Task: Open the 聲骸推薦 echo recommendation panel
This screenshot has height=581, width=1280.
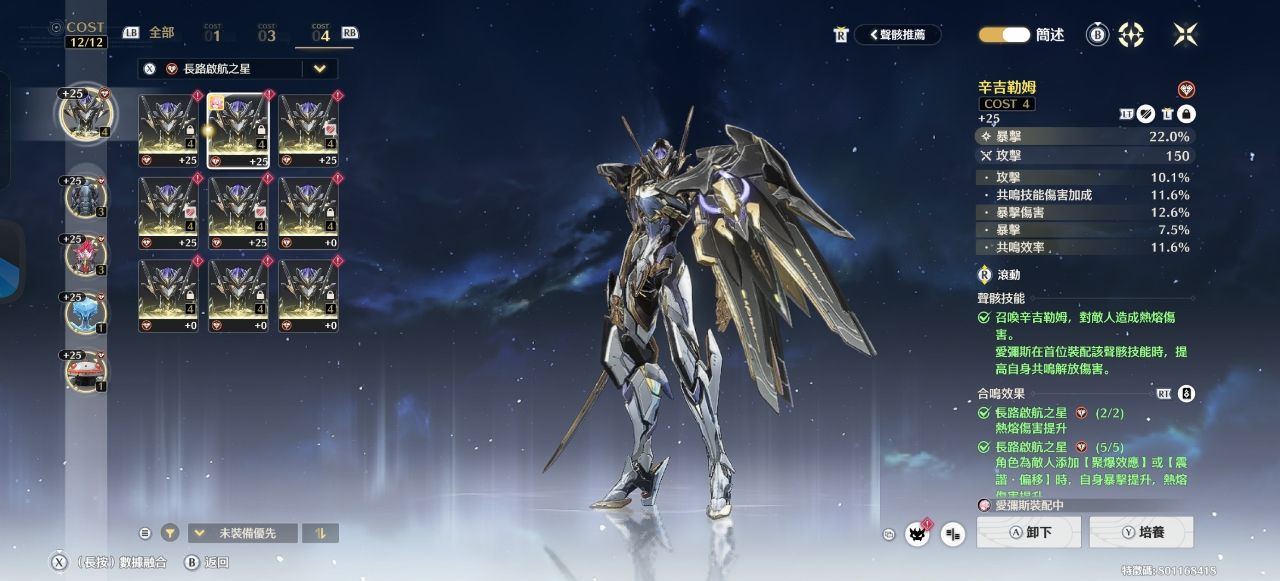Action: click(x=897, y=35)
